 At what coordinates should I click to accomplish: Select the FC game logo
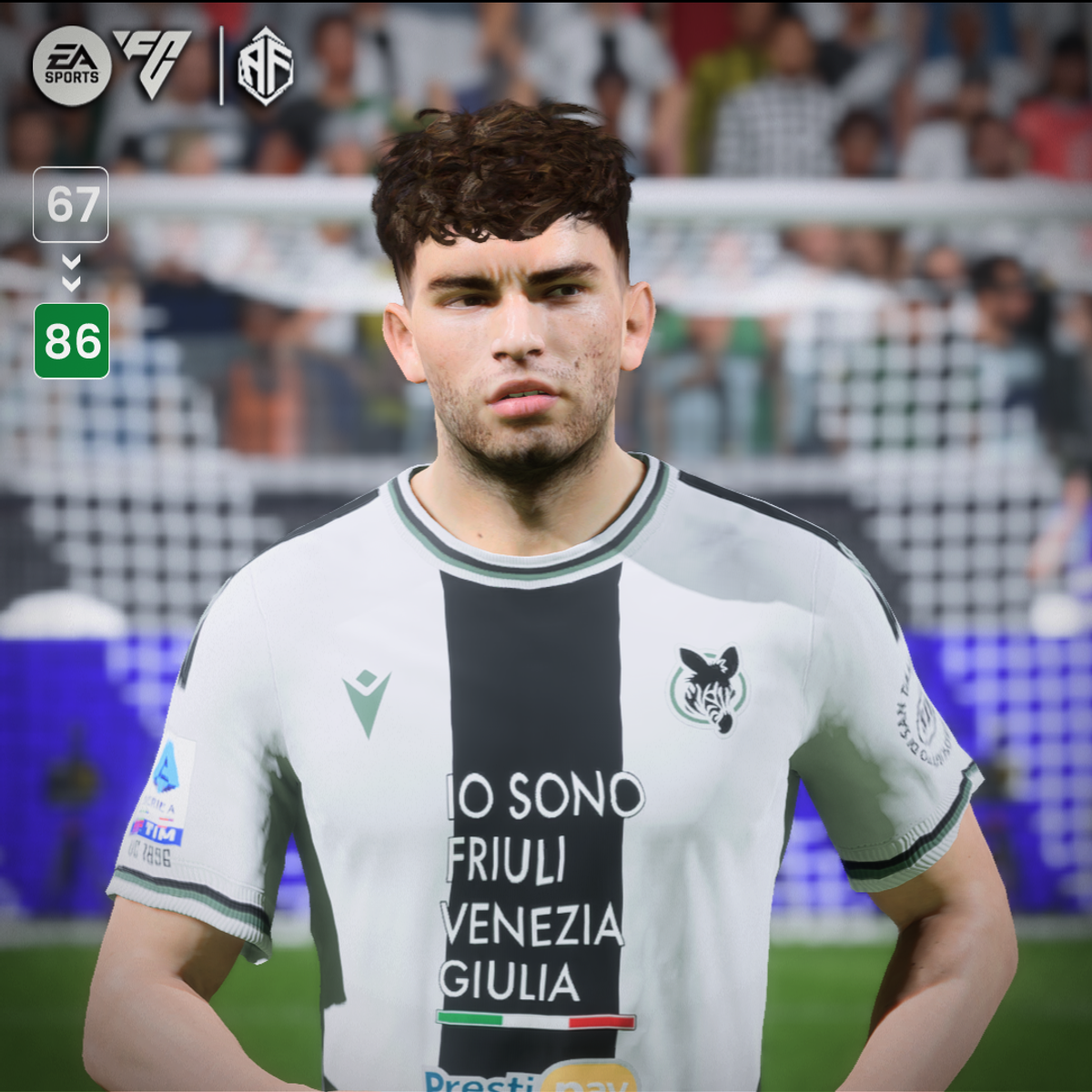pyautogui.click(x=153, y=62)
